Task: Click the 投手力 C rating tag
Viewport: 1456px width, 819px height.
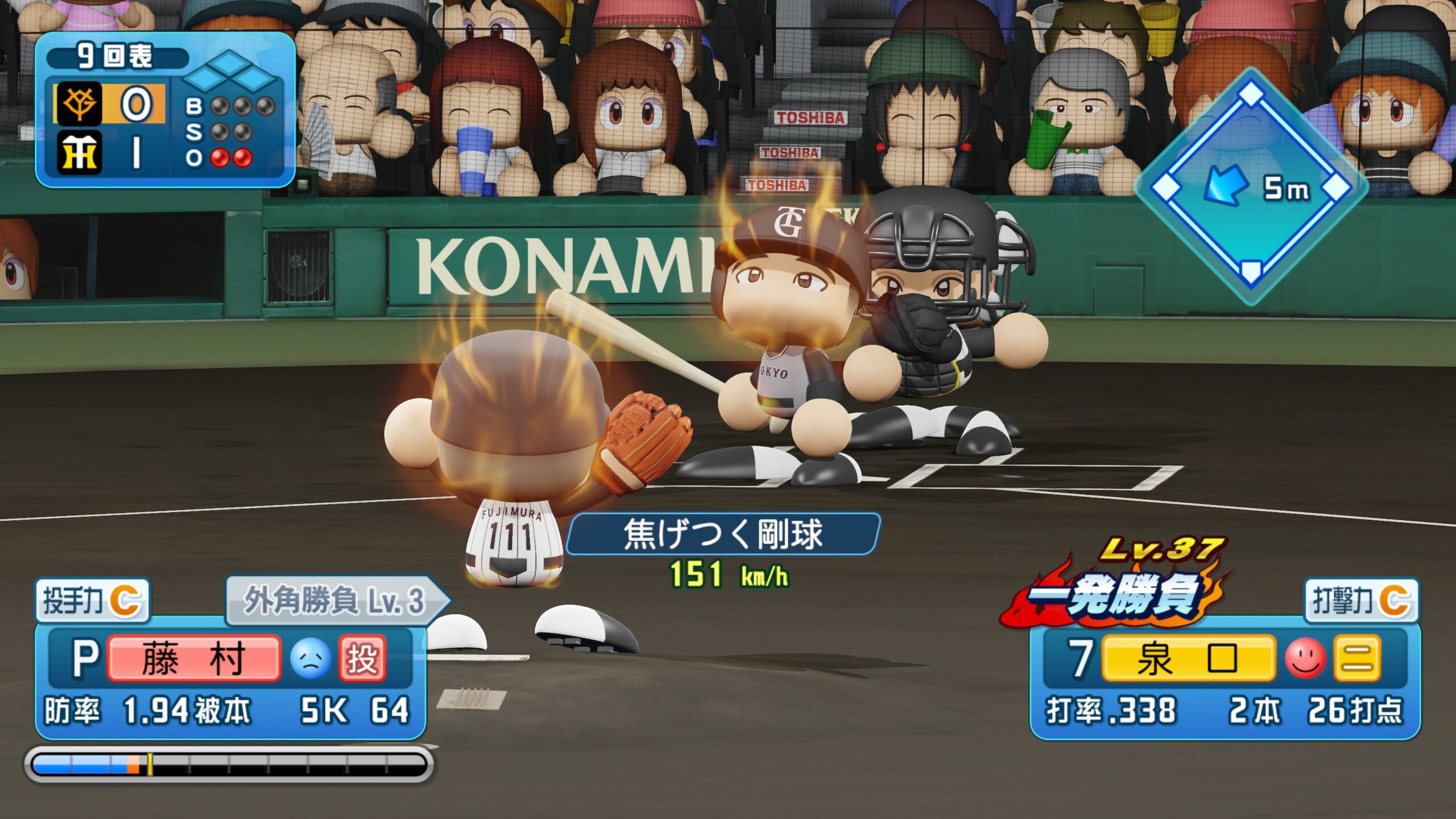Action: (x=92, y=601)
